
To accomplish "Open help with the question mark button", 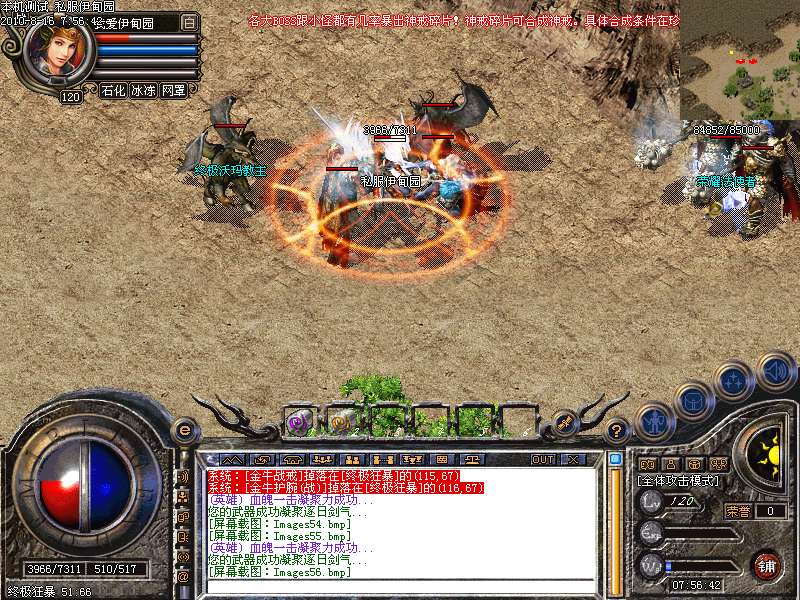I will coord(618,430).
